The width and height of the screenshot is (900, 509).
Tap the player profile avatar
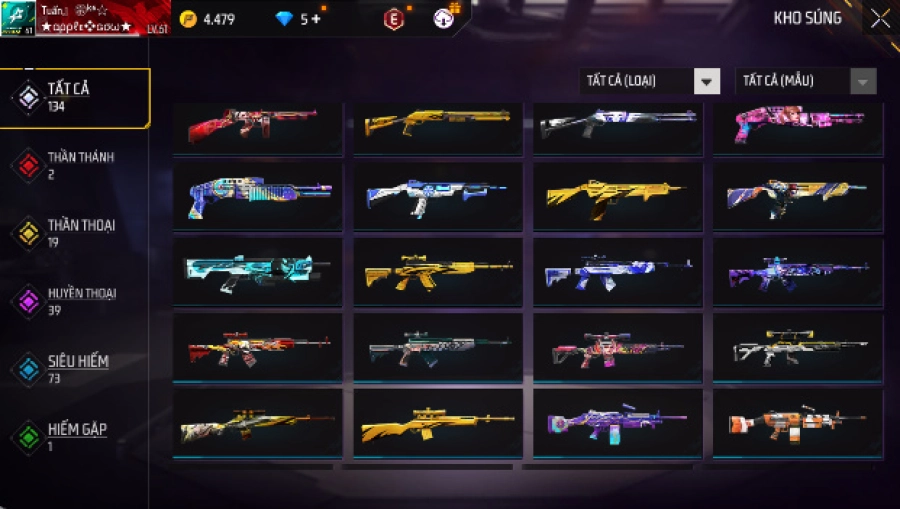[18, 18]
